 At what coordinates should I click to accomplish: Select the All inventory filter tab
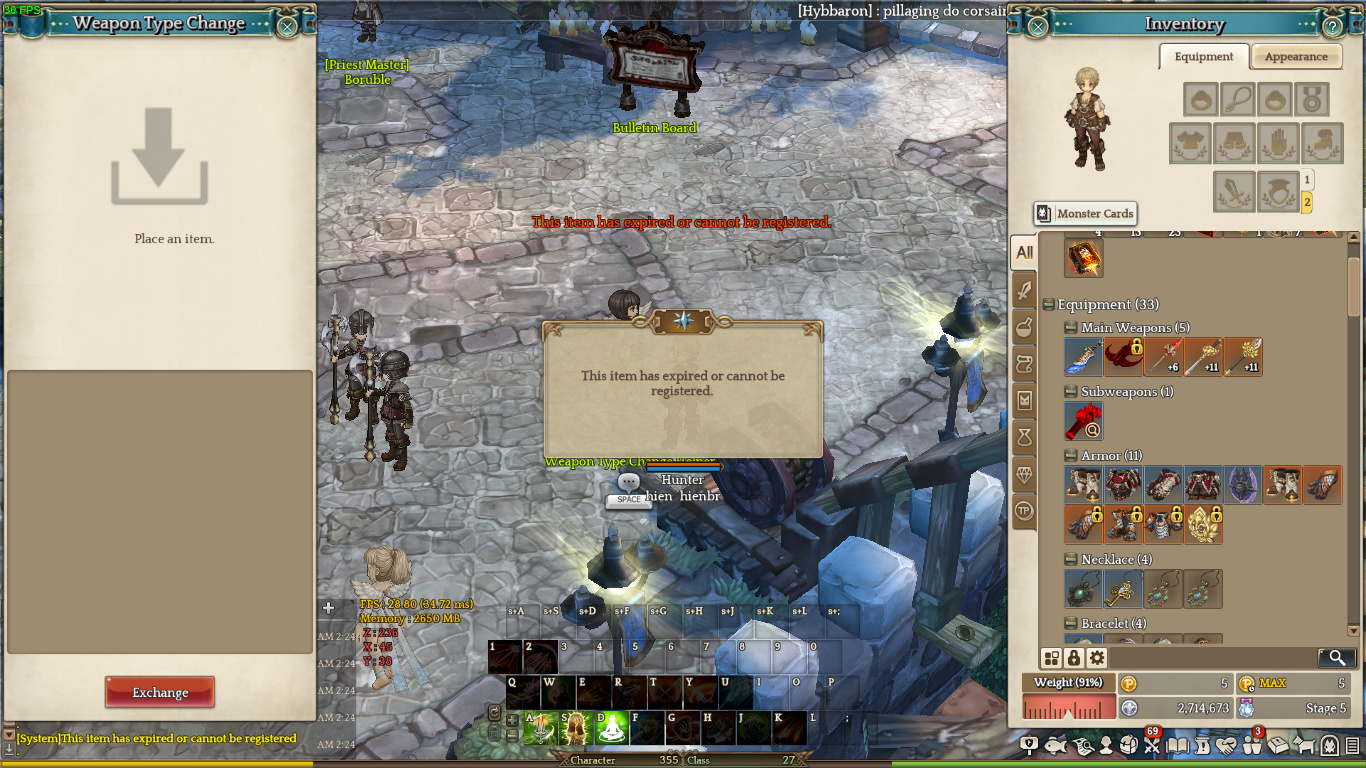click(x=1024, y=253)
